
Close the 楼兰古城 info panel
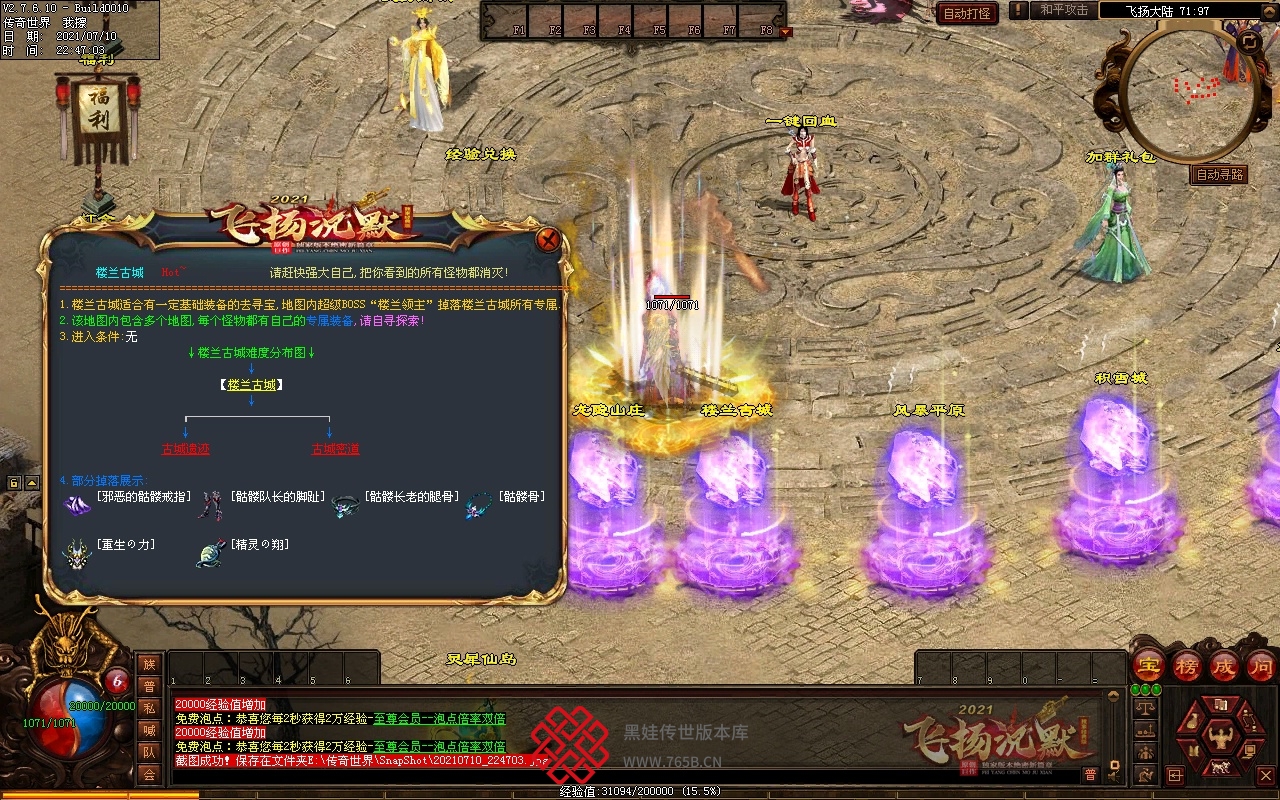[x=548, y=240]
